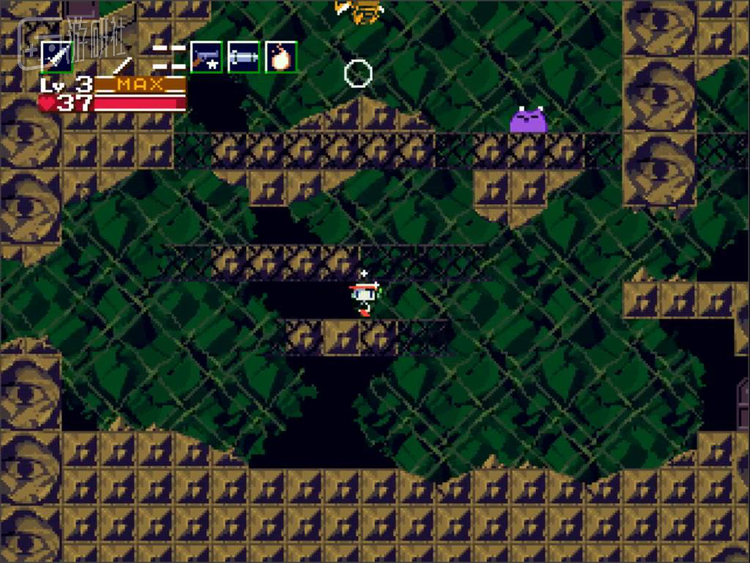Select the equipped Blade weapon icon
Screen dimensions: 750x563
[56, 56]
